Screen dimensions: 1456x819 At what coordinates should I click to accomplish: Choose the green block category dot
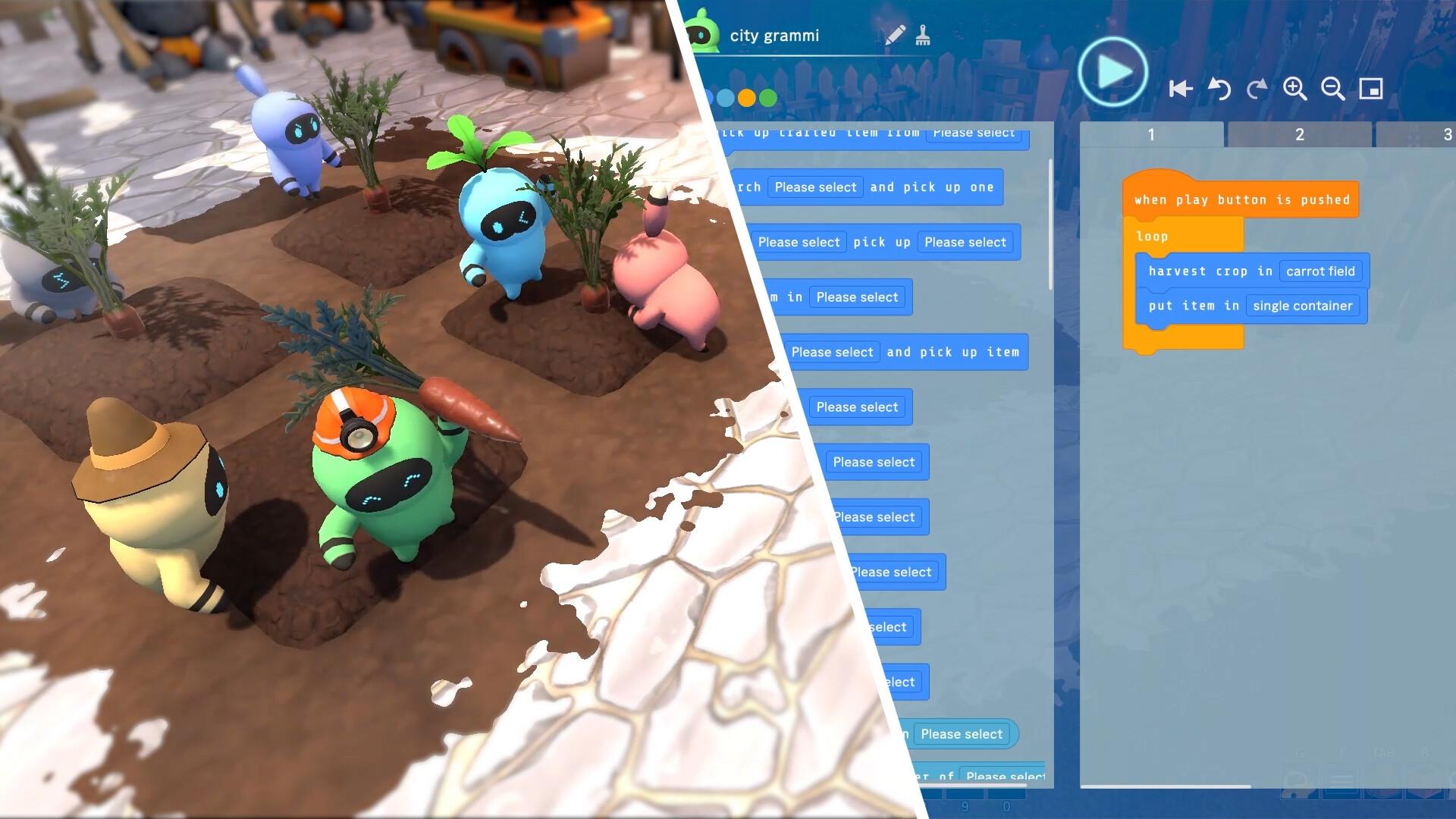coord(768,98)
